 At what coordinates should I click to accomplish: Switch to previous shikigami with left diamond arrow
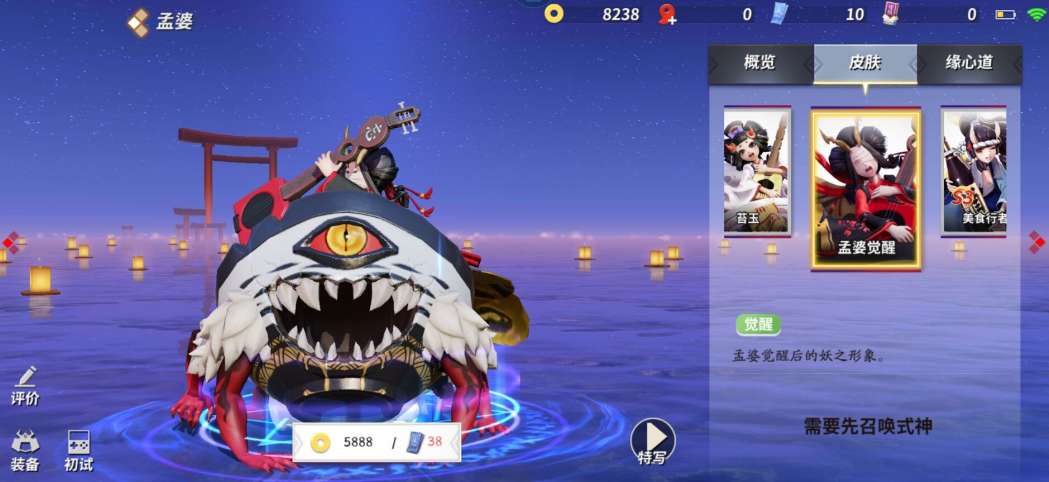tap(9, 241)
